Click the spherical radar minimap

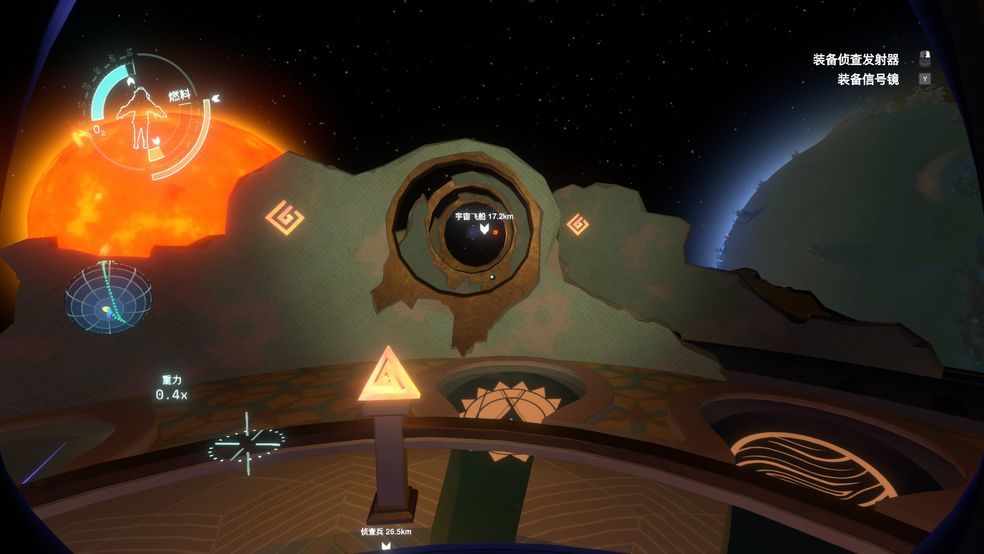[x=108, y=298]
